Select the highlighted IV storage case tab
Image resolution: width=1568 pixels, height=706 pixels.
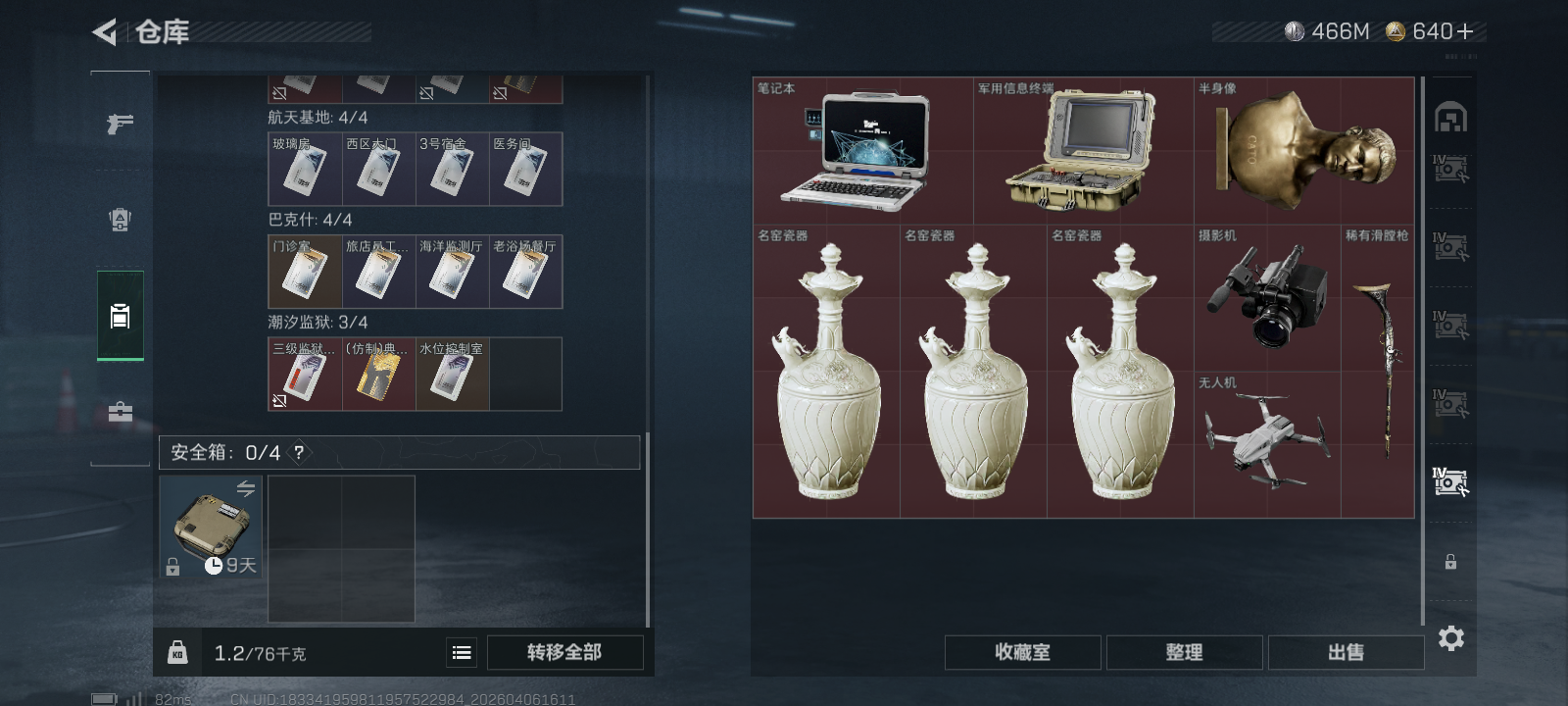tap(1449, 480)
